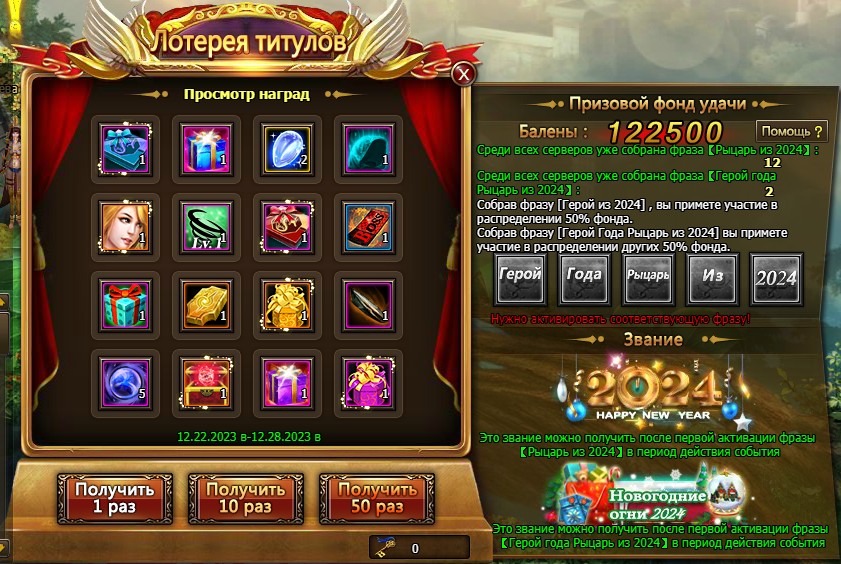The image size is (841, 564).
Task: View the teal gift box with red ribbon
Action: coord(126,301)
